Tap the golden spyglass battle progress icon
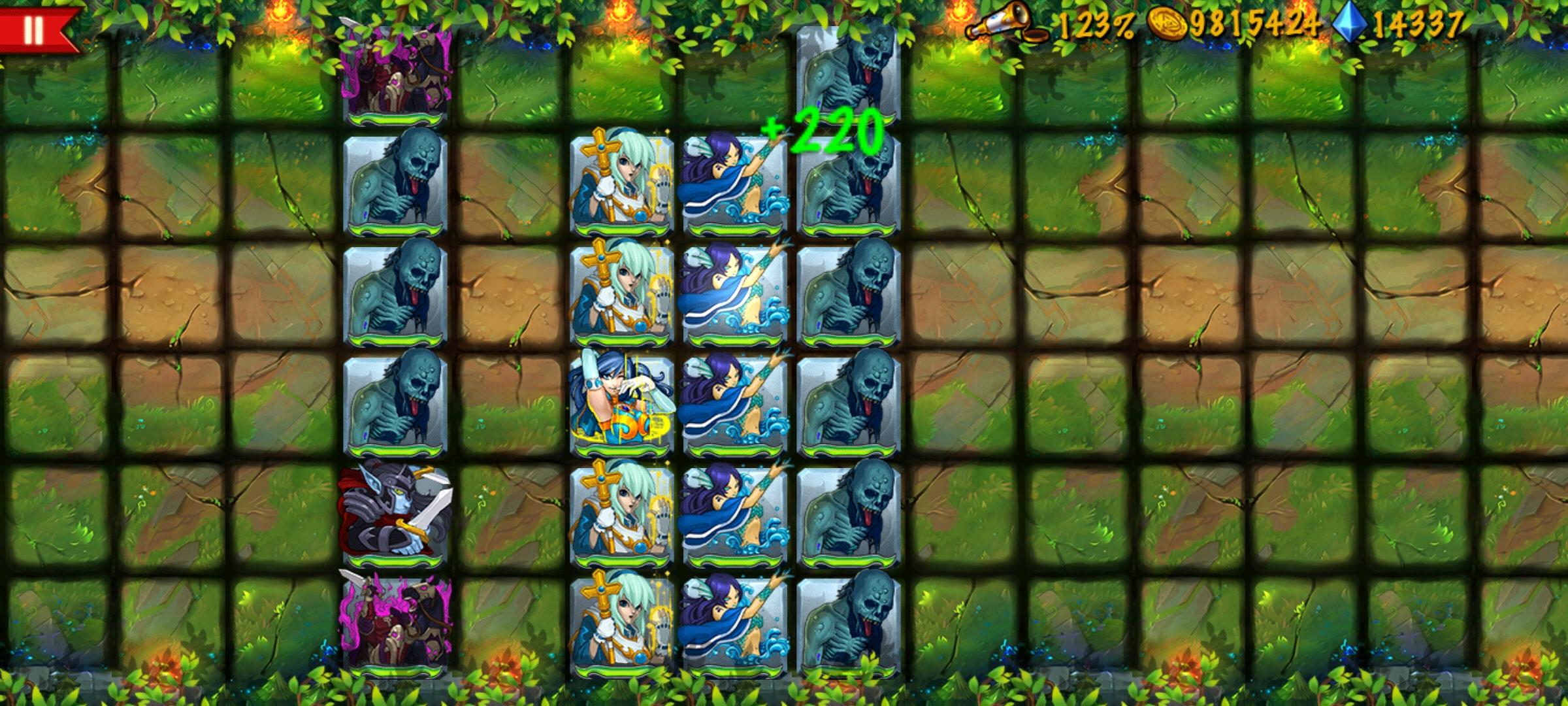1568x706 pixels. coord(1004,20)
